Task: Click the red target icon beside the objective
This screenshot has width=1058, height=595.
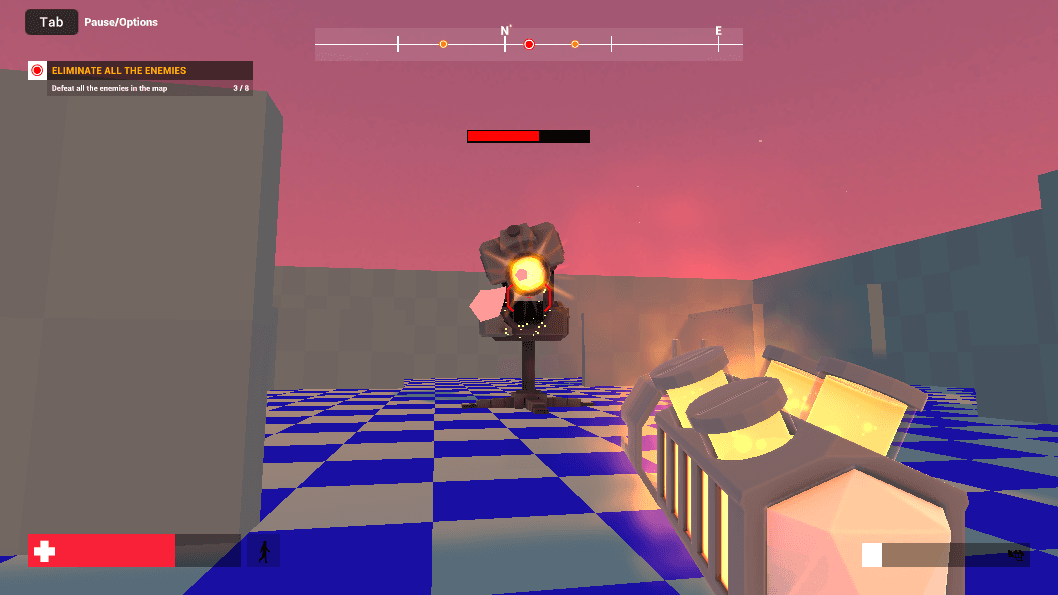Action: pyautogui.click(x=38, y=70)
